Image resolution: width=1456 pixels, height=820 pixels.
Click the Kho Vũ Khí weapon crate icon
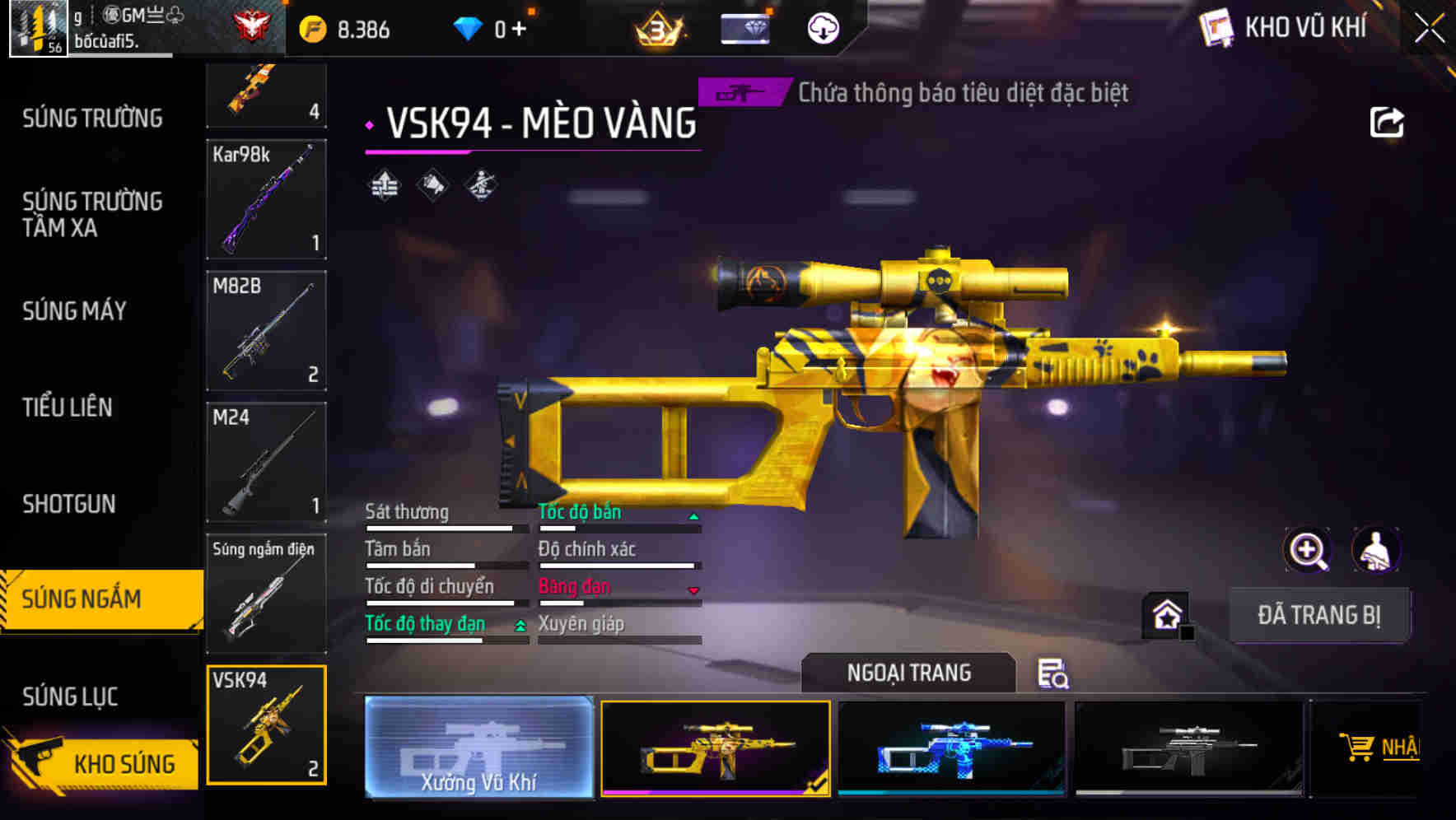click(x=1216, y=27)
